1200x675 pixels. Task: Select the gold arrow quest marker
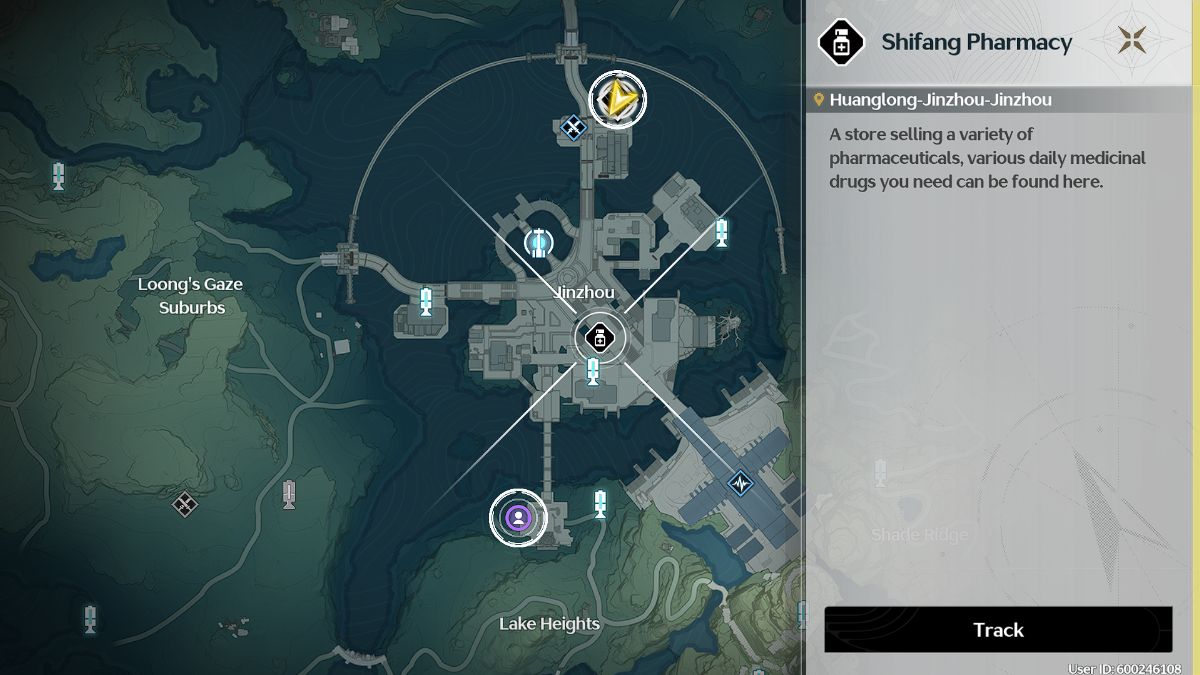pyautogui.click(x=617, y=99)
